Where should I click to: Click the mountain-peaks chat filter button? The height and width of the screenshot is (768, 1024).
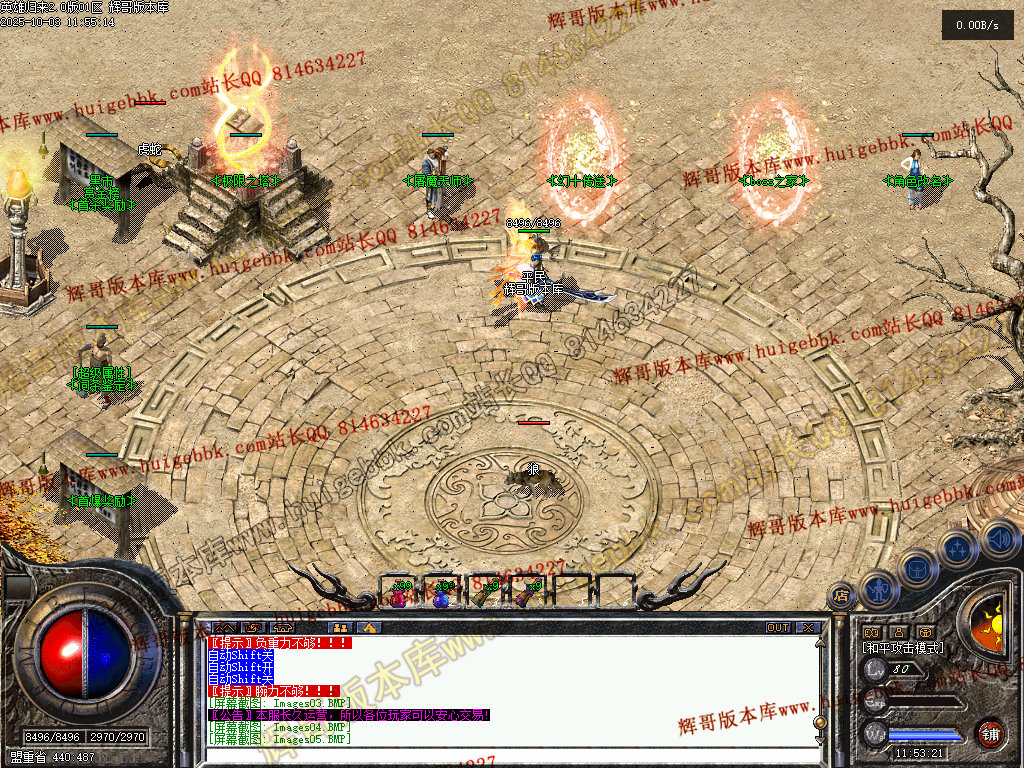pyautogui.click(x=225, y=628)
